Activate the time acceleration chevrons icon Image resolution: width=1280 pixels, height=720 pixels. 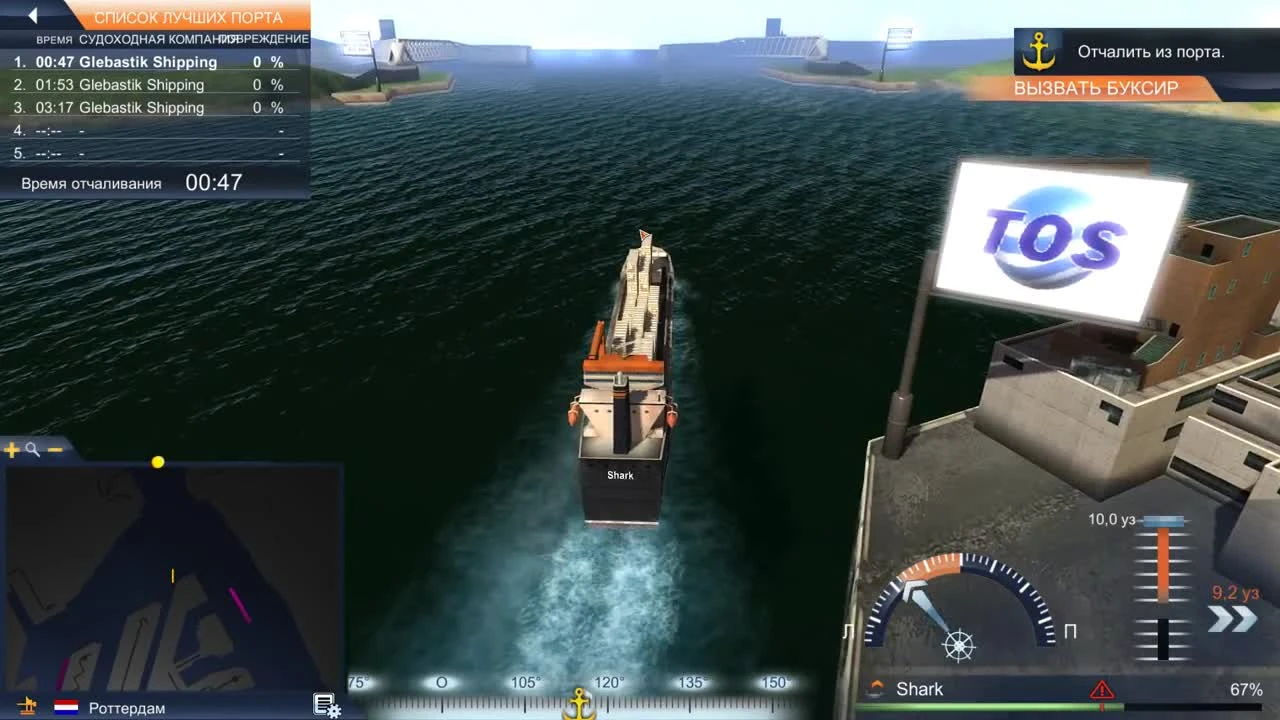coord(1232,617)
